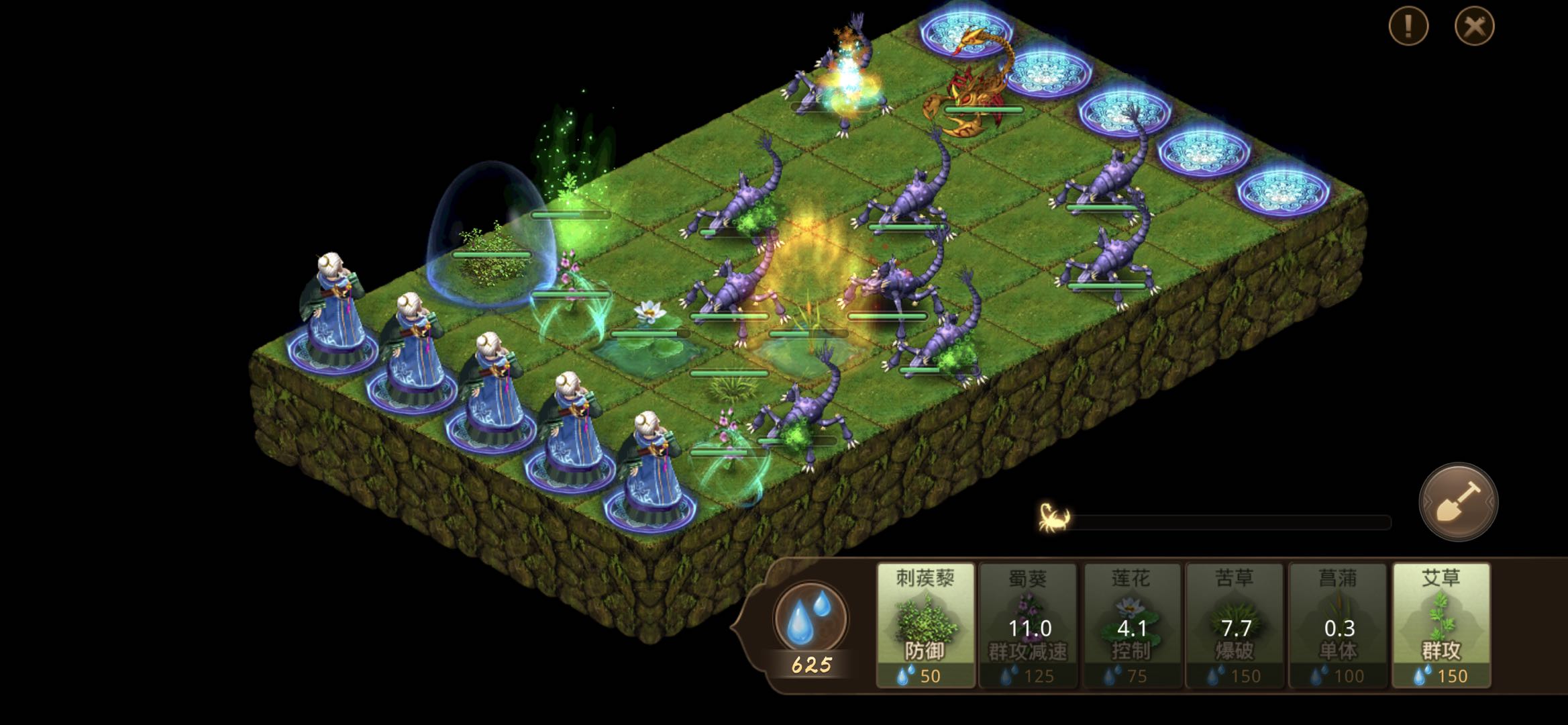The width and height of the screenshot is (1568, 725).
Task: Open the exclamation mark info button
Action: [1408, 27]
